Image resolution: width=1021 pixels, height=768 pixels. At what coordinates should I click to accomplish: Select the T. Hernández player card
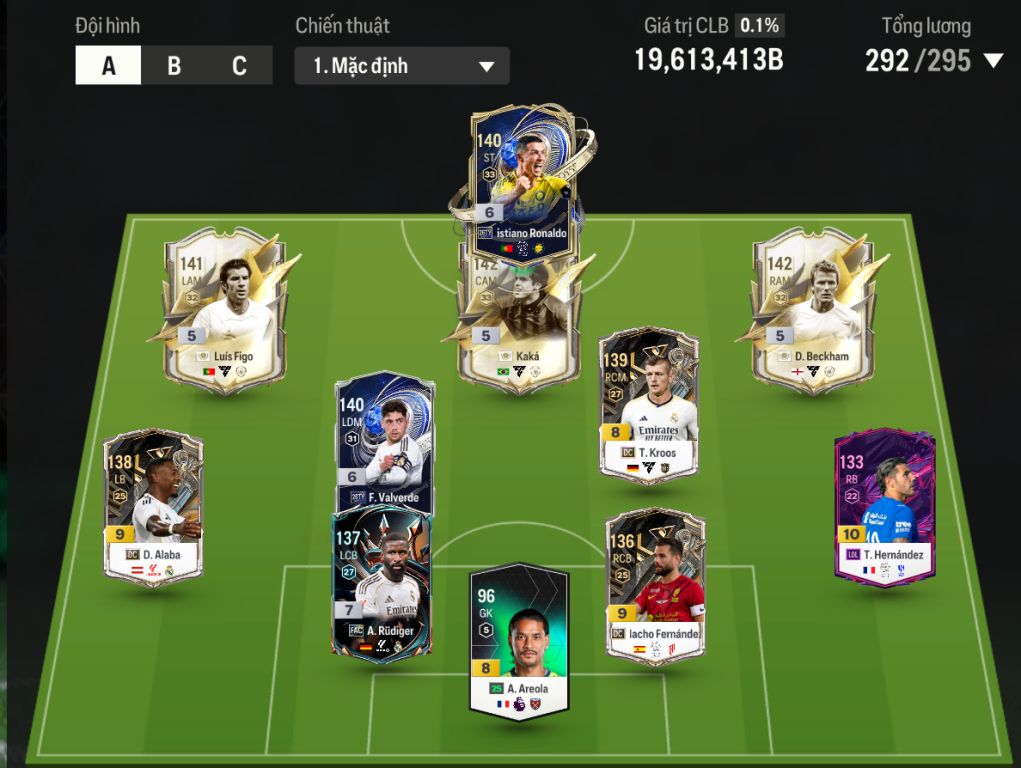coord(884,505)
